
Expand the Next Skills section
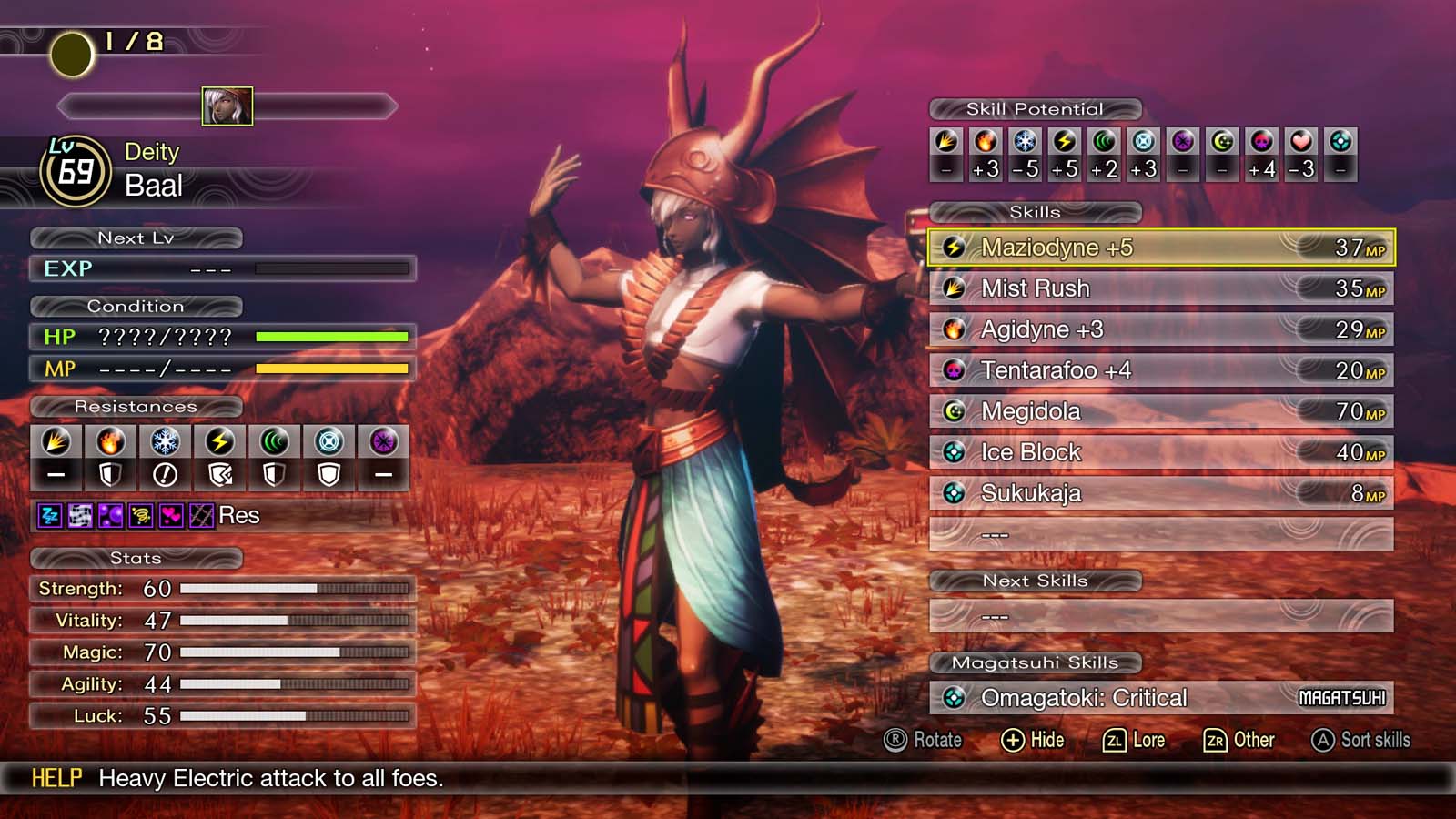tap(1036, 581)
